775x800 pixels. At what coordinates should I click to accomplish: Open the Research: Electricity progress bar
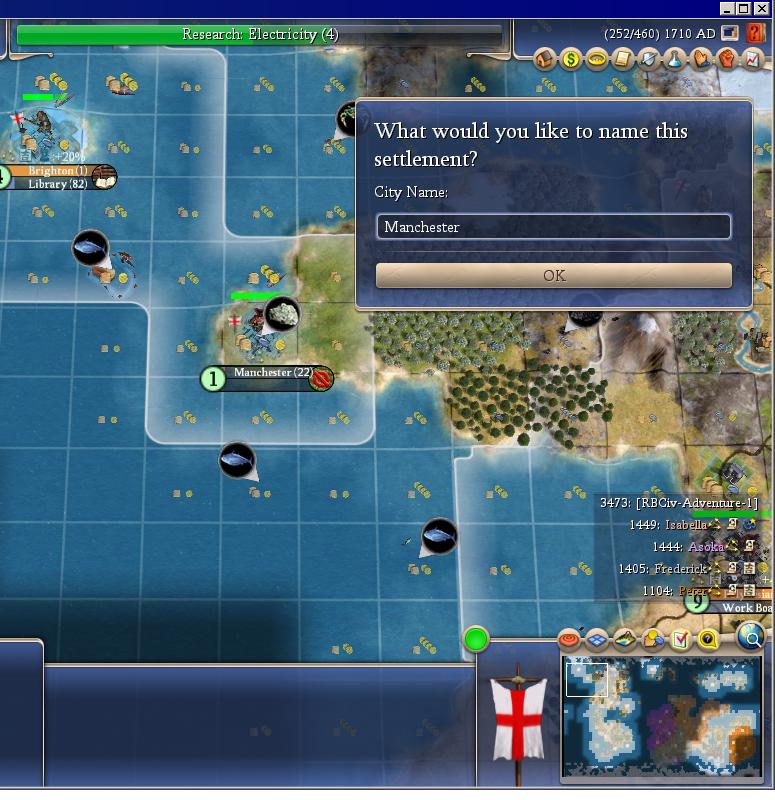point(260,35)
